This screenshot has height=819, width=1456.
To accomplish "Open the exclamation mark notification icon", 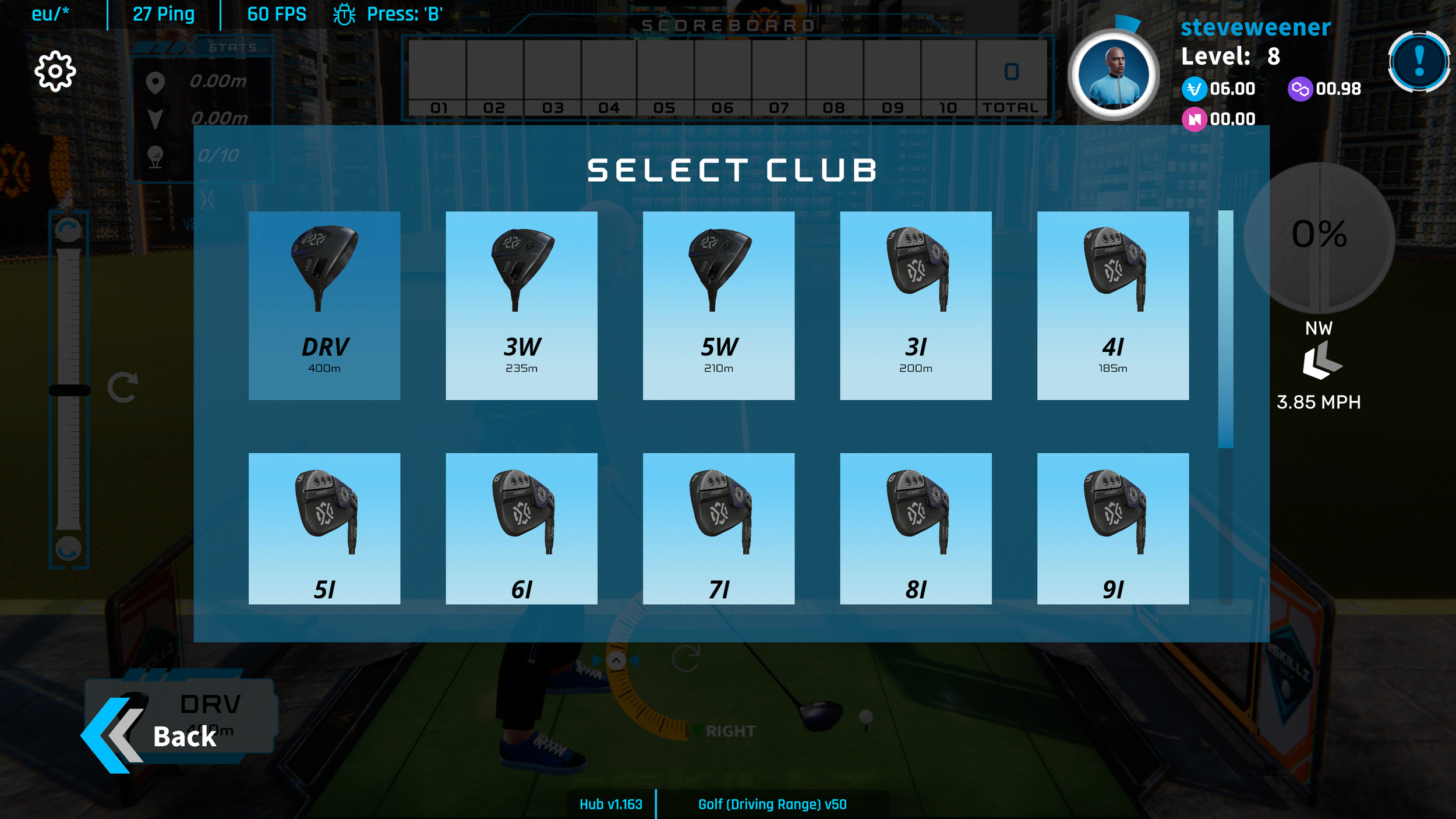I will tap(1419, 61).
